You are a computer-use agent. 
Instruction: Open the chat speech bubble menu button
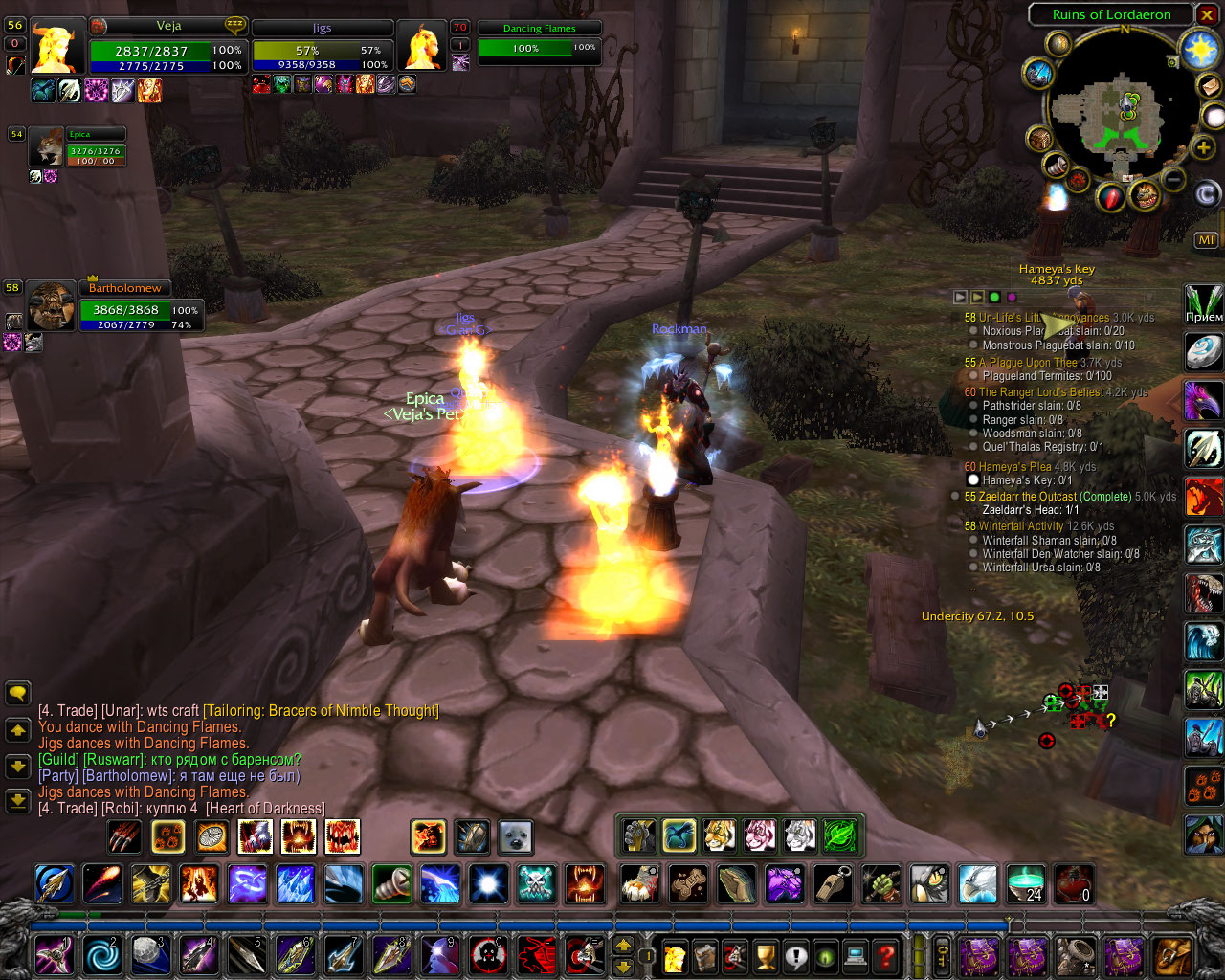click(17, 693)
